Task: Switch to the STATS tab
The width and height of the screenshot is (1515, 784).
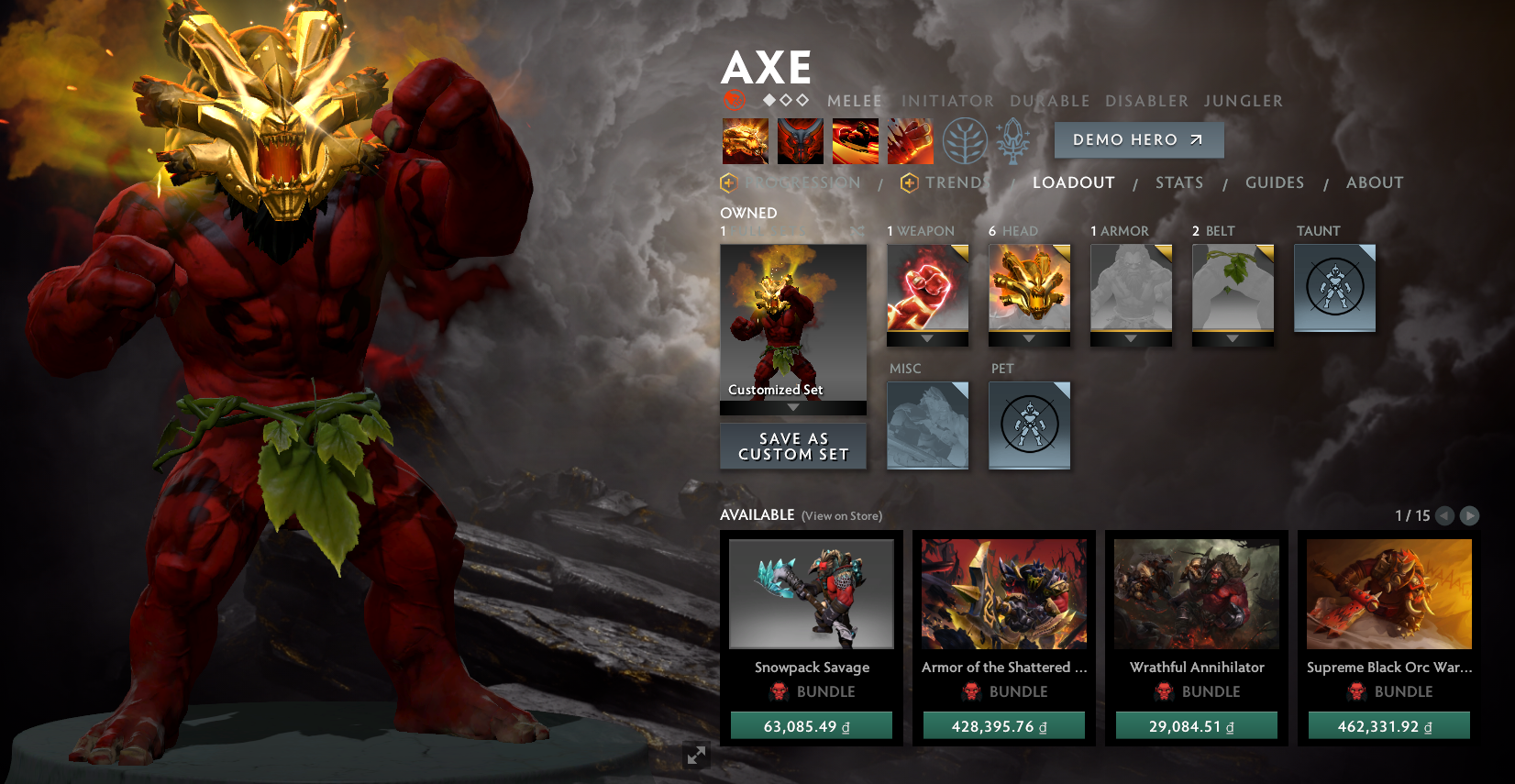Action: [x=1179, y=182]
